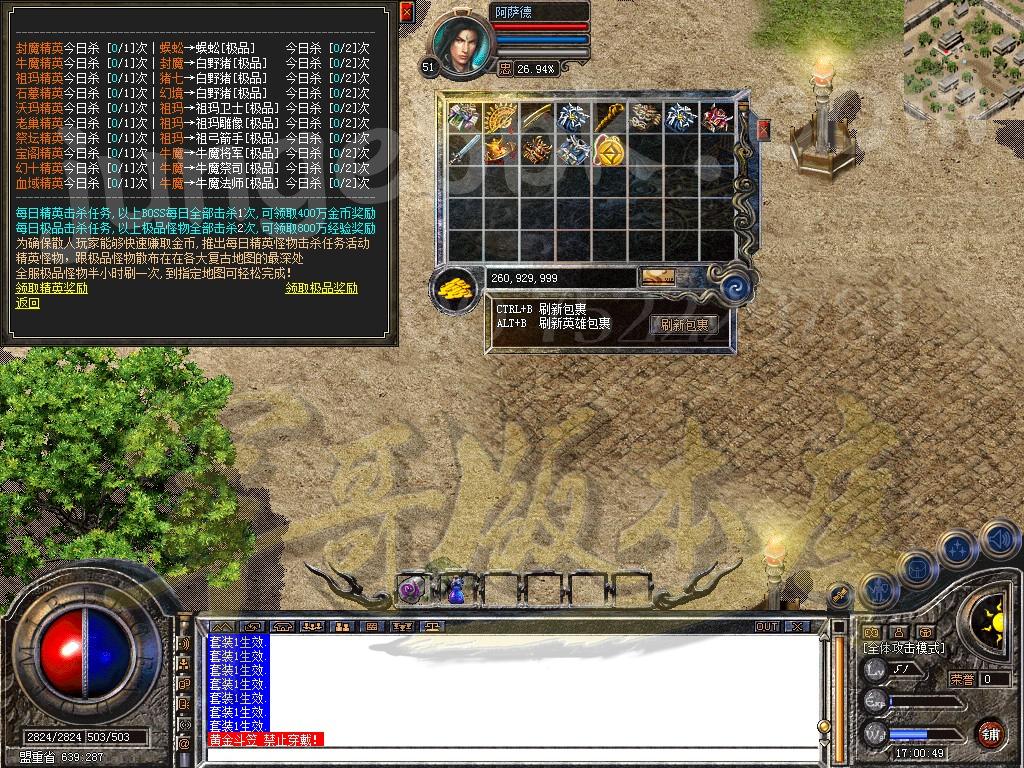Toggle the 全体攻击模式 attack mode label
1024x768 pixels.
point(903,648)
